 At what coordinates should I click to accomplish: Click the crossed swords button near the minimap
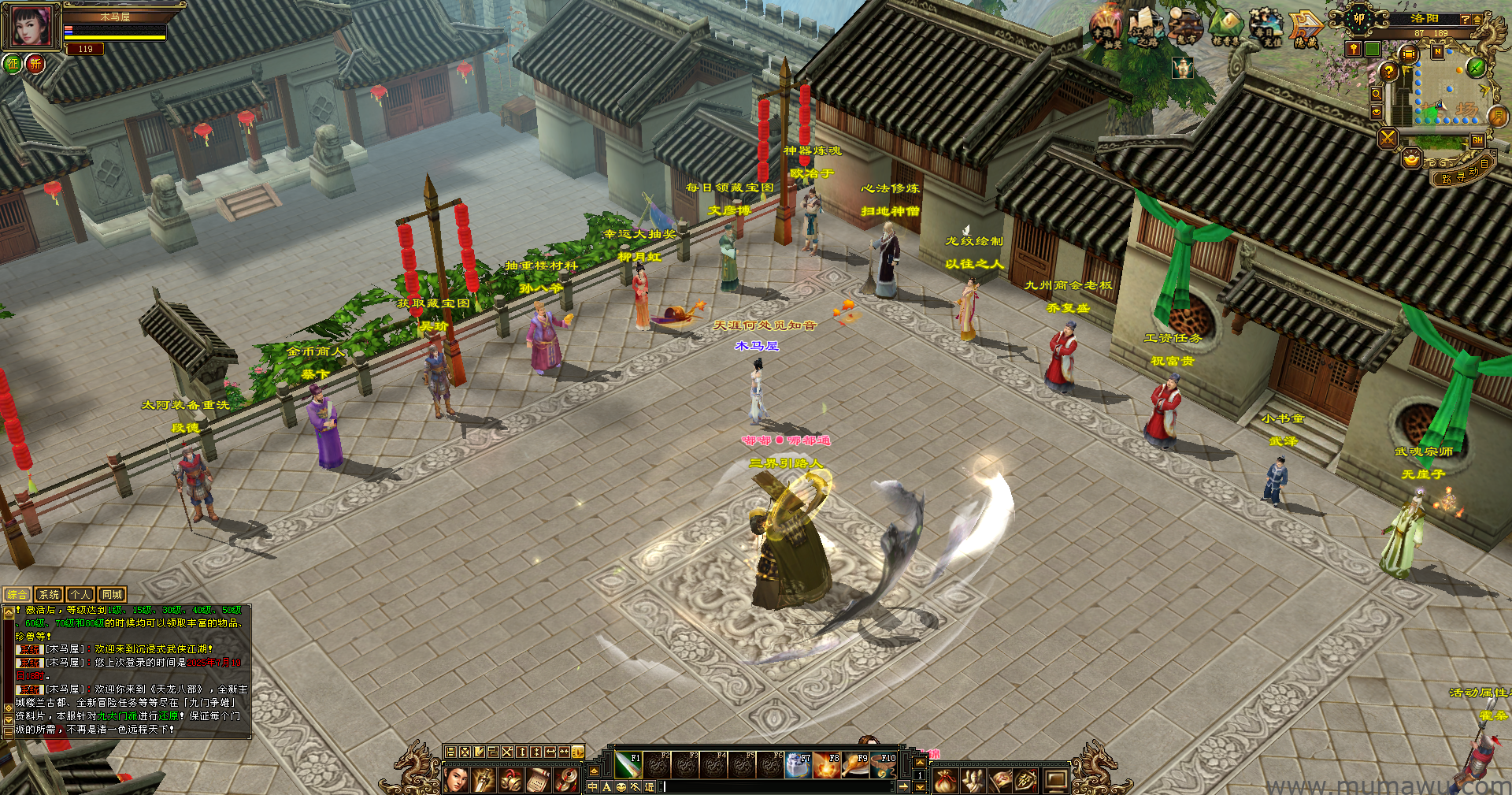click(1388, 139)
